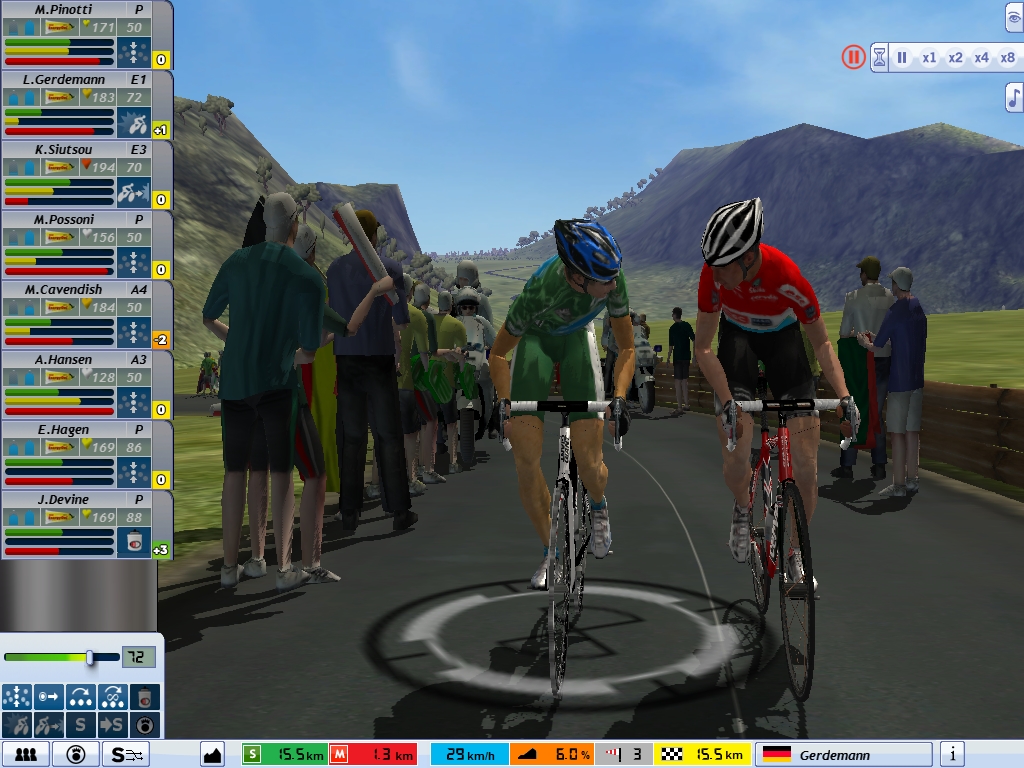Open the music note sound panel
Screen dimensions: 1024x768
1014,97
